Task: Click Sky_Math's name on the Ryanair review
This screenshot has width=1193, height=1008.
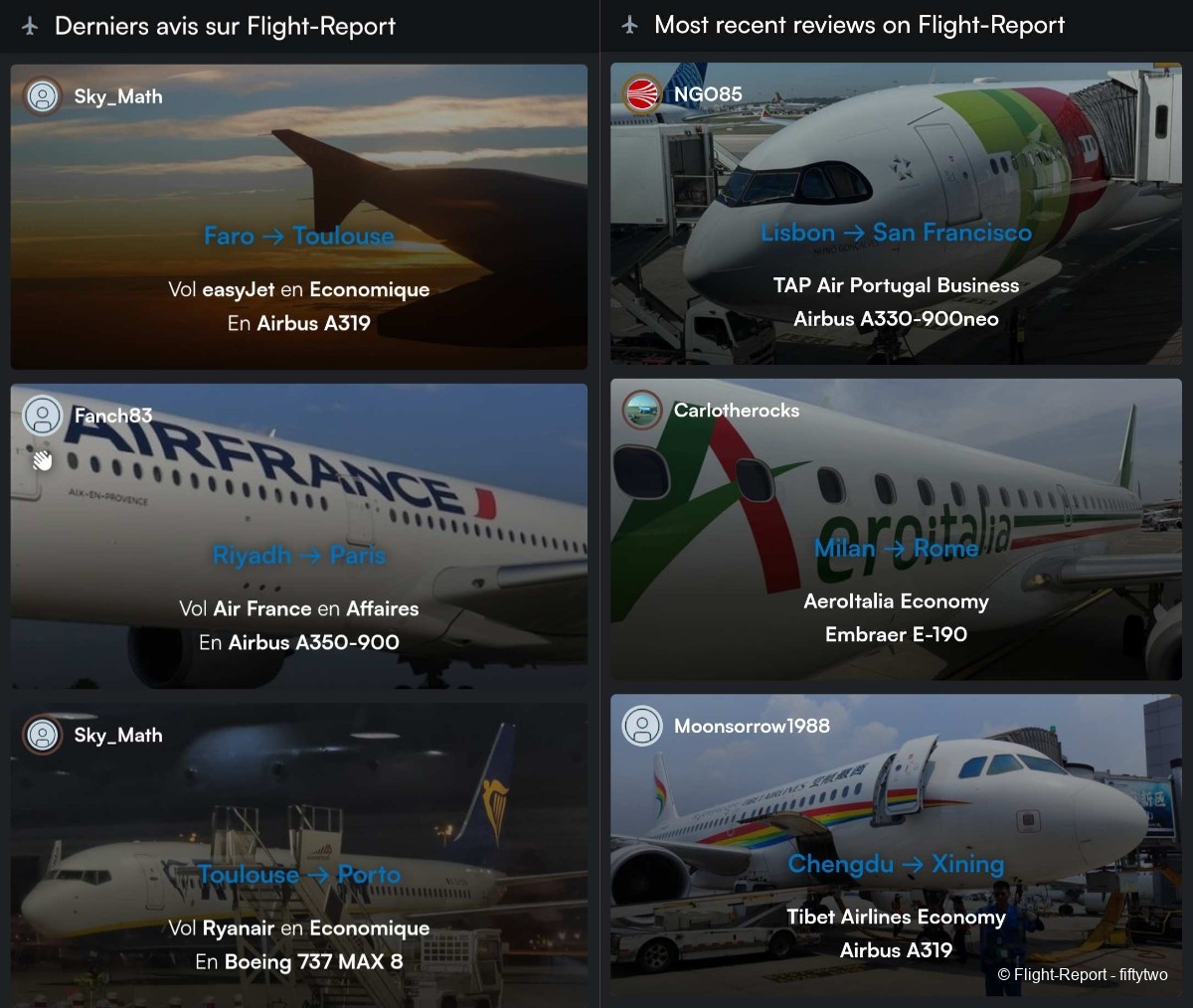Action: [118, 736]
